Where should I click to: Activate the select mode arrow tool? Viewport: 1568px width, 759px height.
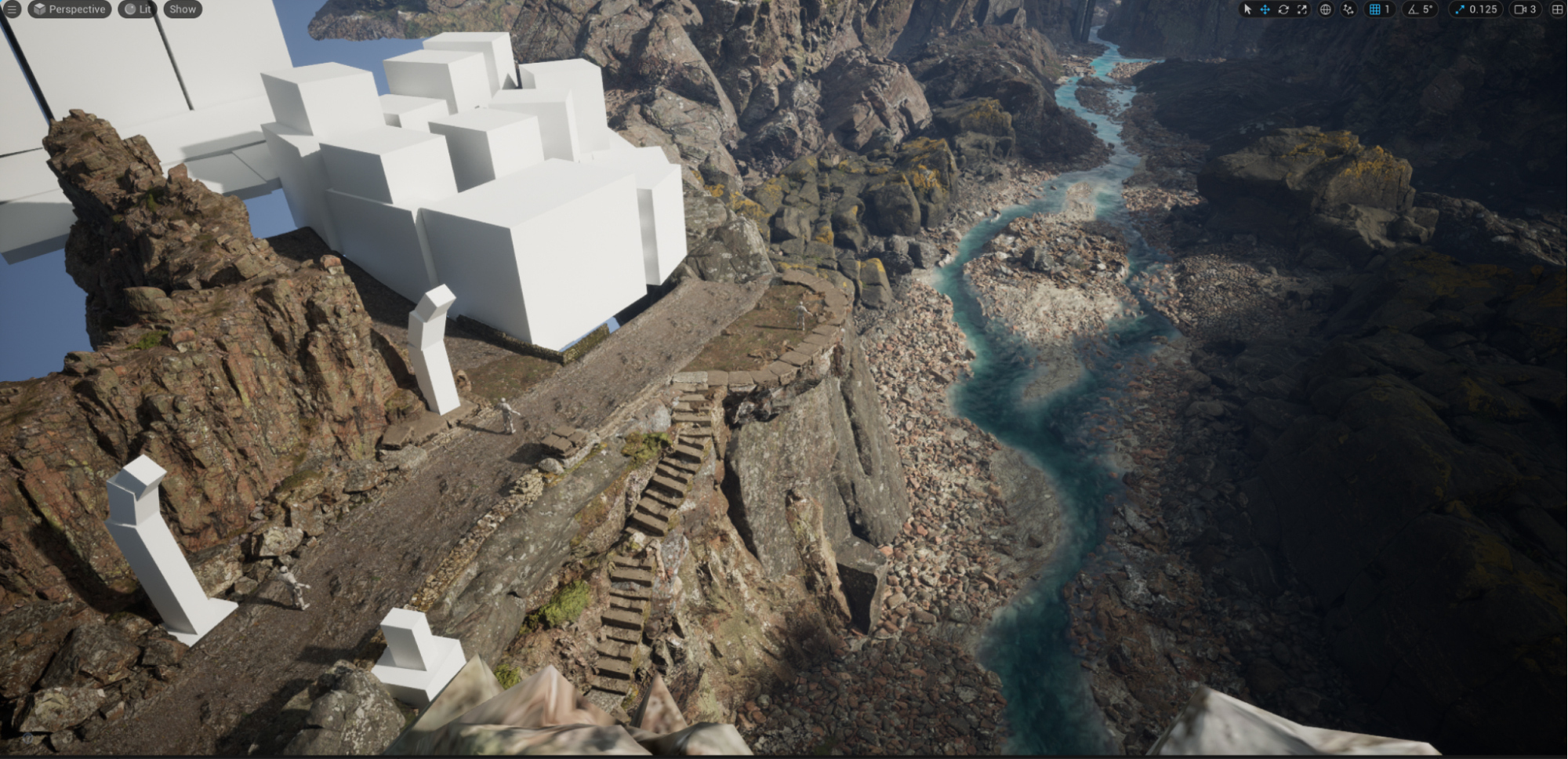click(1247, 9)
